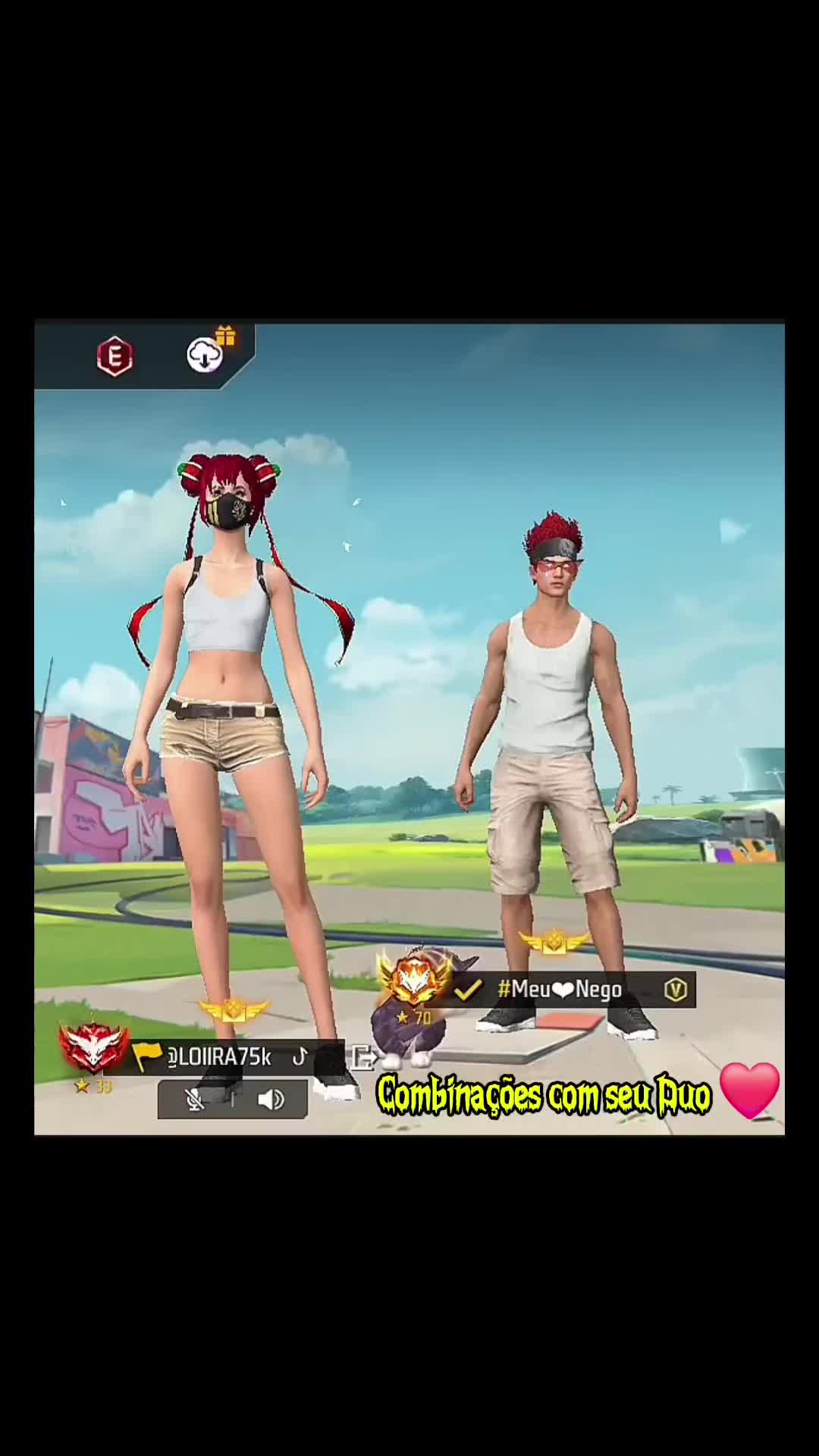Image resolution: width=819 pixels, height=1456 pixels.
Task: Open the cloud download gift icon
Action: click(x=206, y=354)
